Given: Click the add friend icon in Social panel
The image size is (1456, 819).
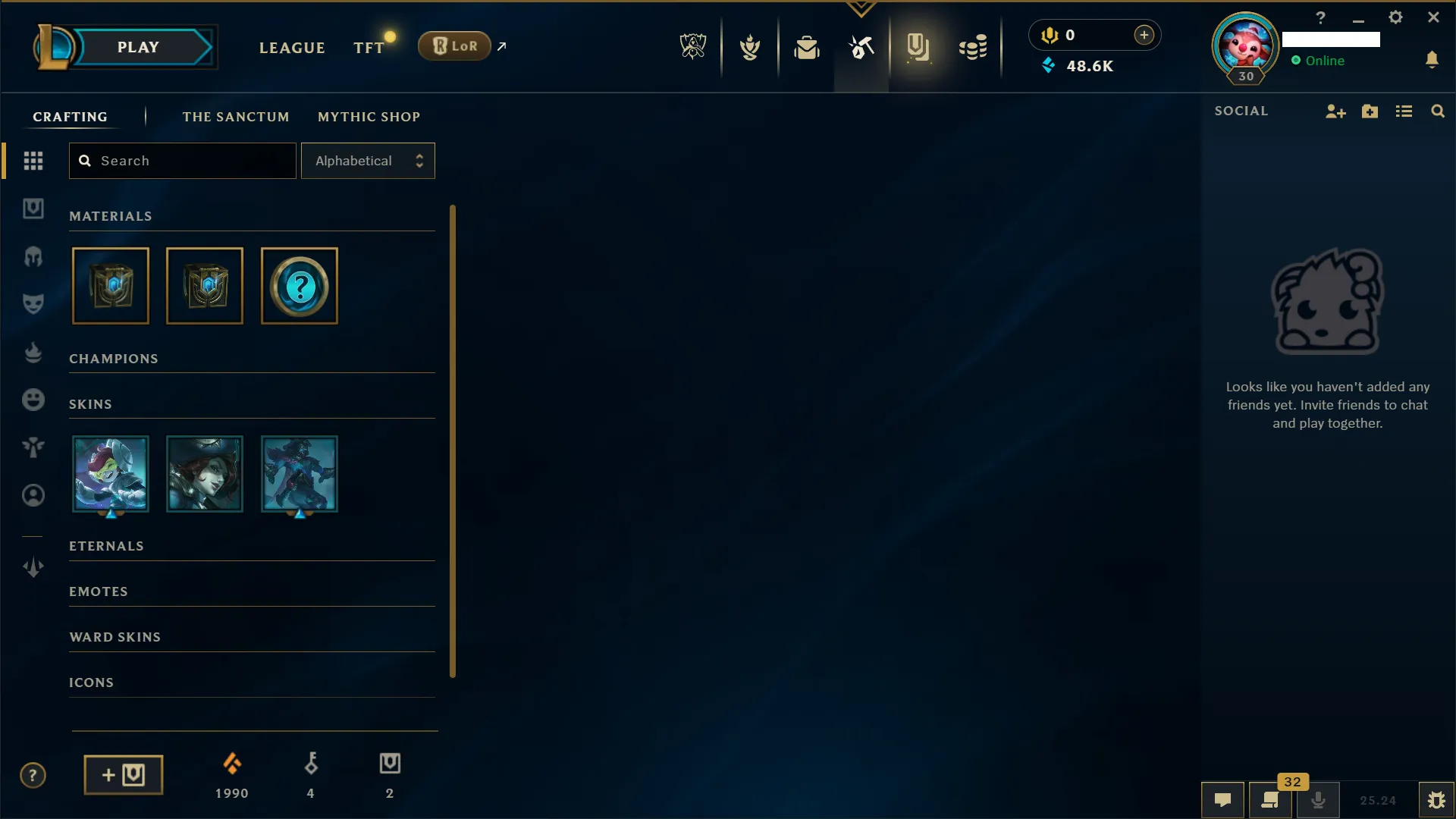Looking at the screenshot, I should tap(1335, 111).
